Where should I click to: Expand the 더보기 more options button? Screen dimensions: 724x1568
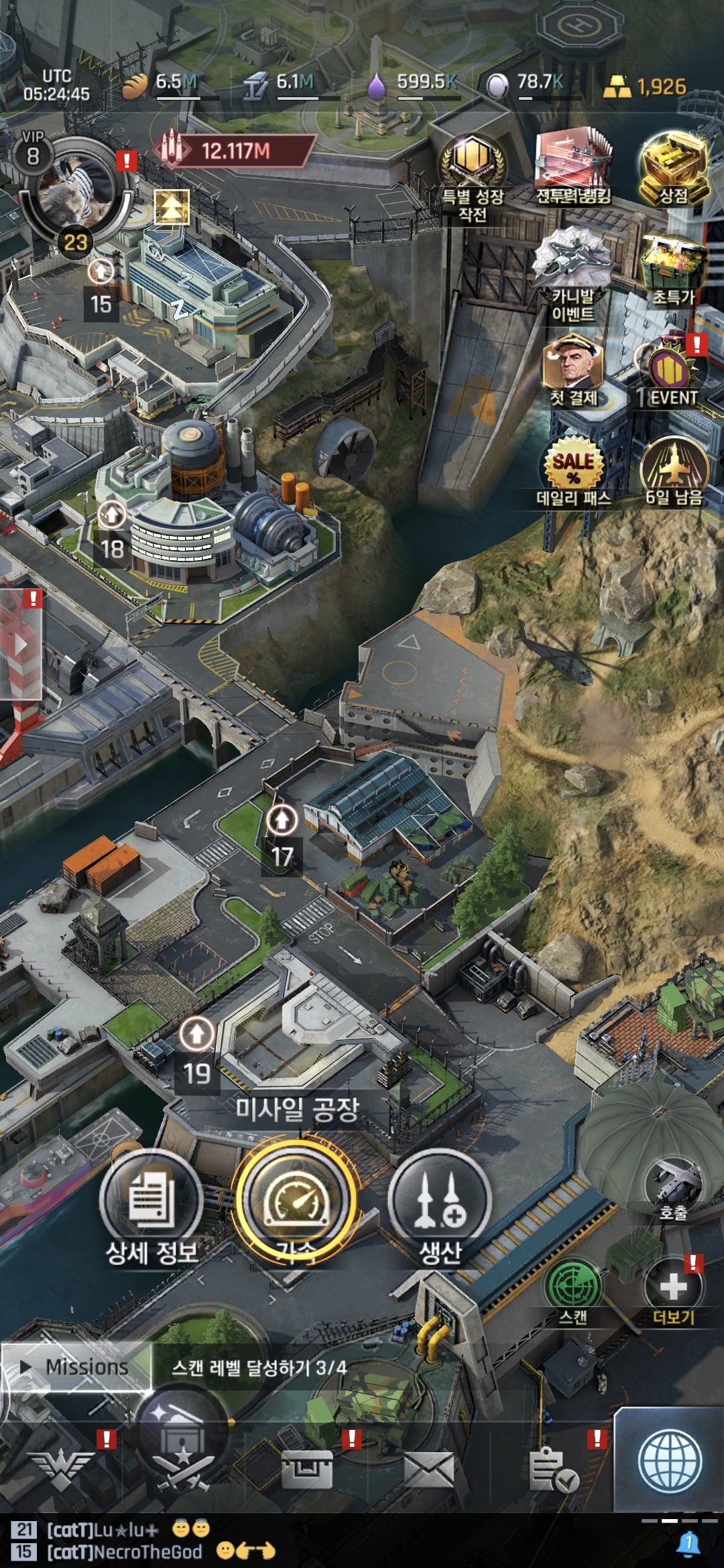tap(673, 1288)
